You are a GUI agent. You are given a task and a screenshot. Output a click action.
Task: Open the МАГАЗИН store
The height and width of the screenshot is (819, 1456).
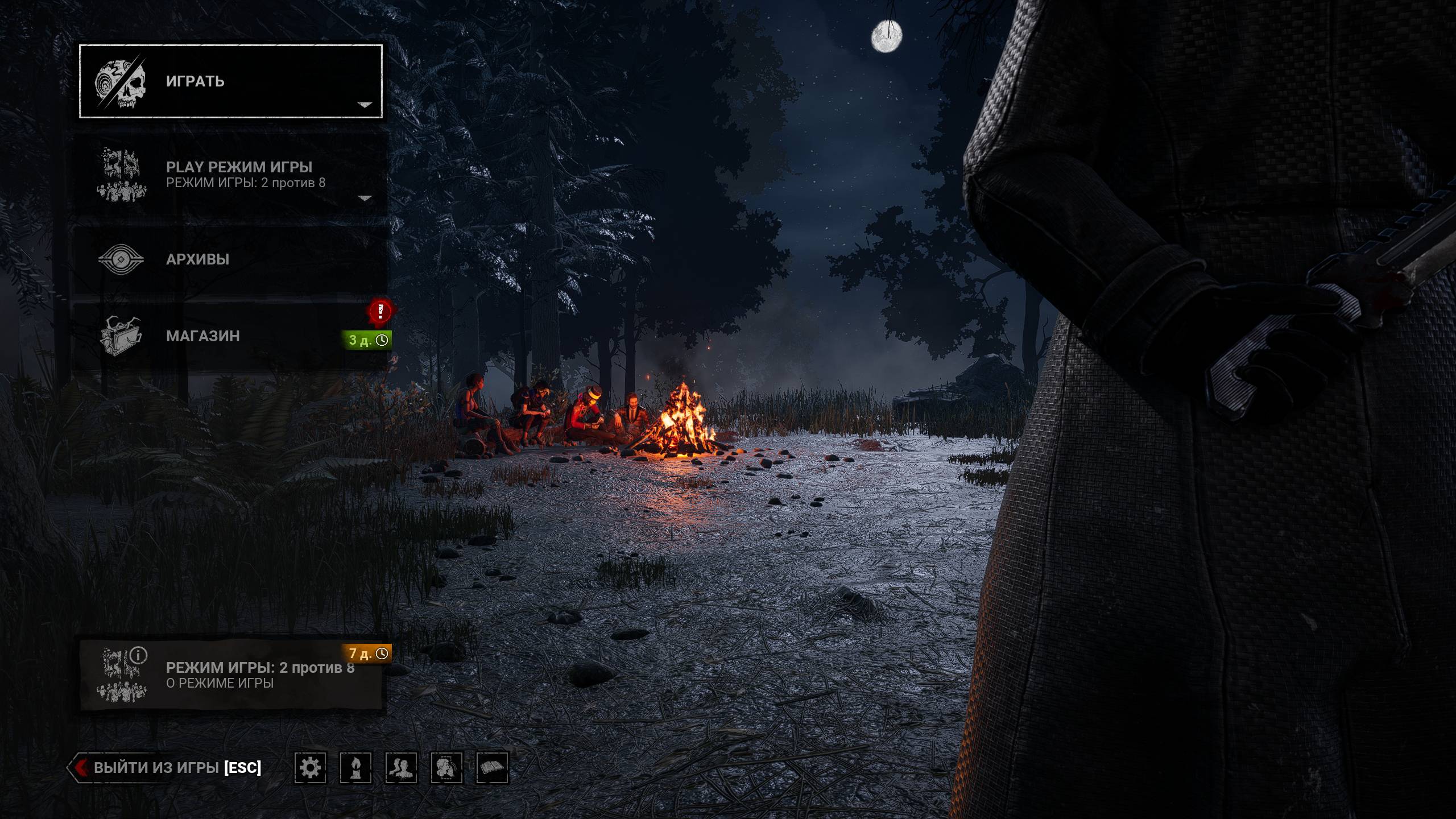(230, 336)
